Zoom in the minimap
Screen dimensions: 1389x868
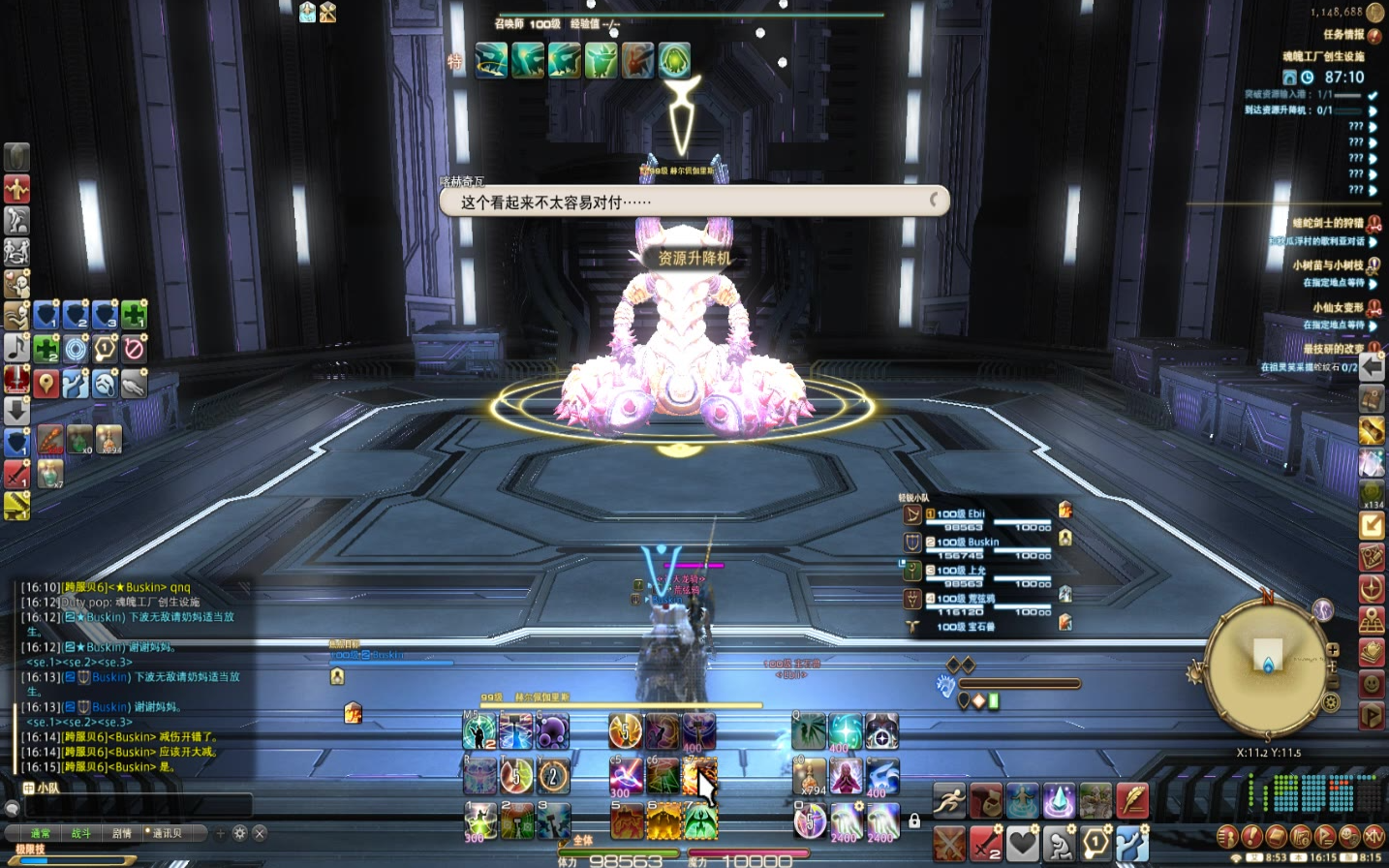pos(1333,650)
